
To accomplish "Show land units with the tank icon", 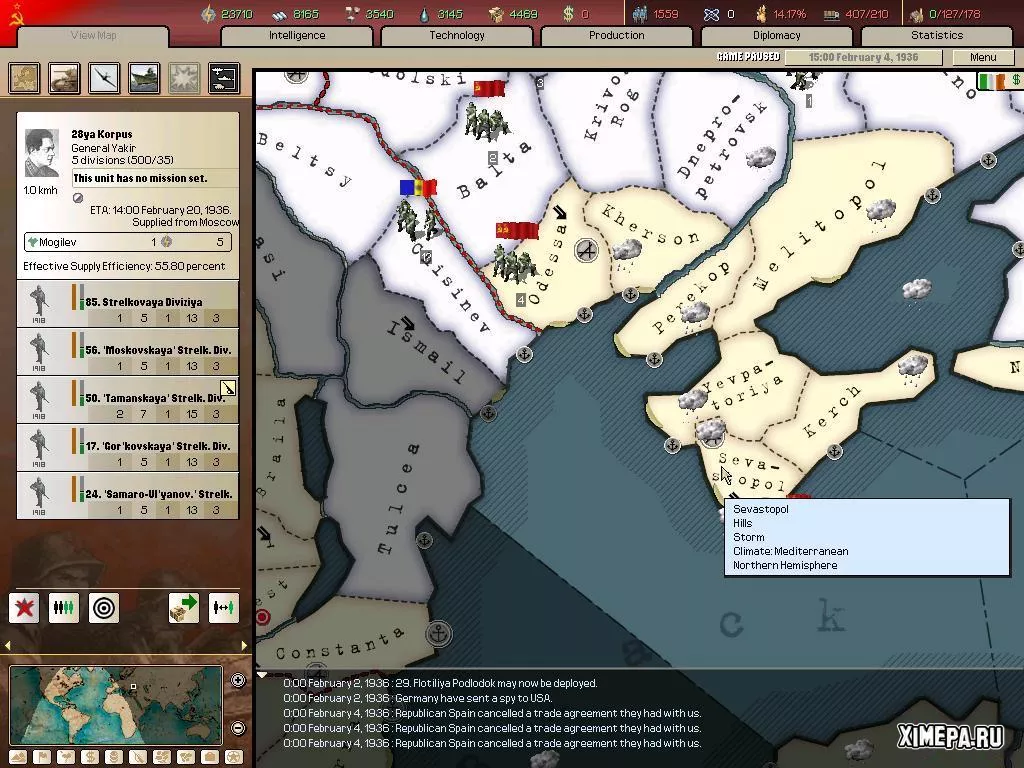I will (x=64, y=78).
